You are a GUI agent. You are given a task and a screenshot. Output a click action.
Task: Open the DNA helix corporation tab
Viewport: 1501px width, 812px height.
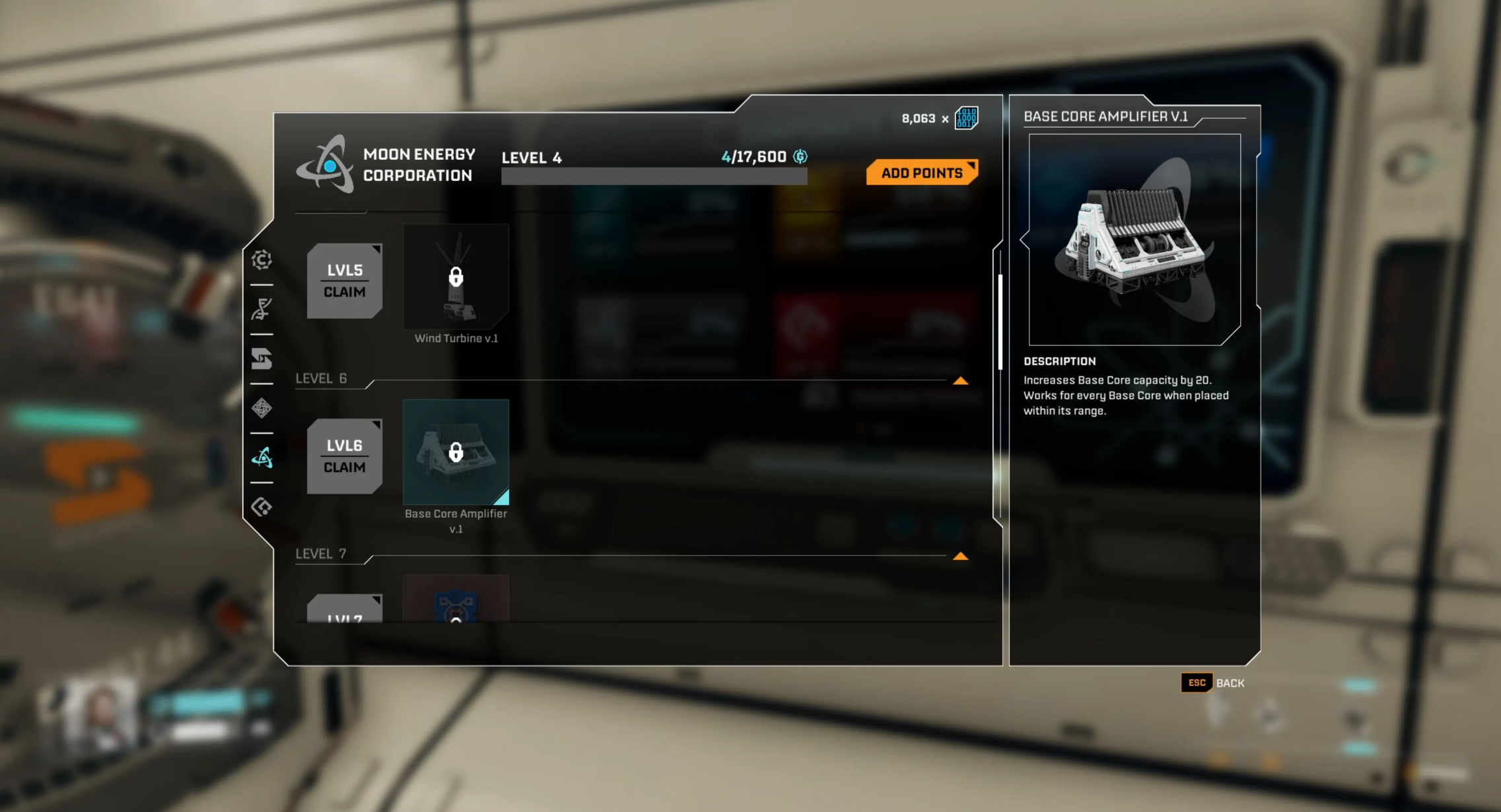[x=262, y=309]
